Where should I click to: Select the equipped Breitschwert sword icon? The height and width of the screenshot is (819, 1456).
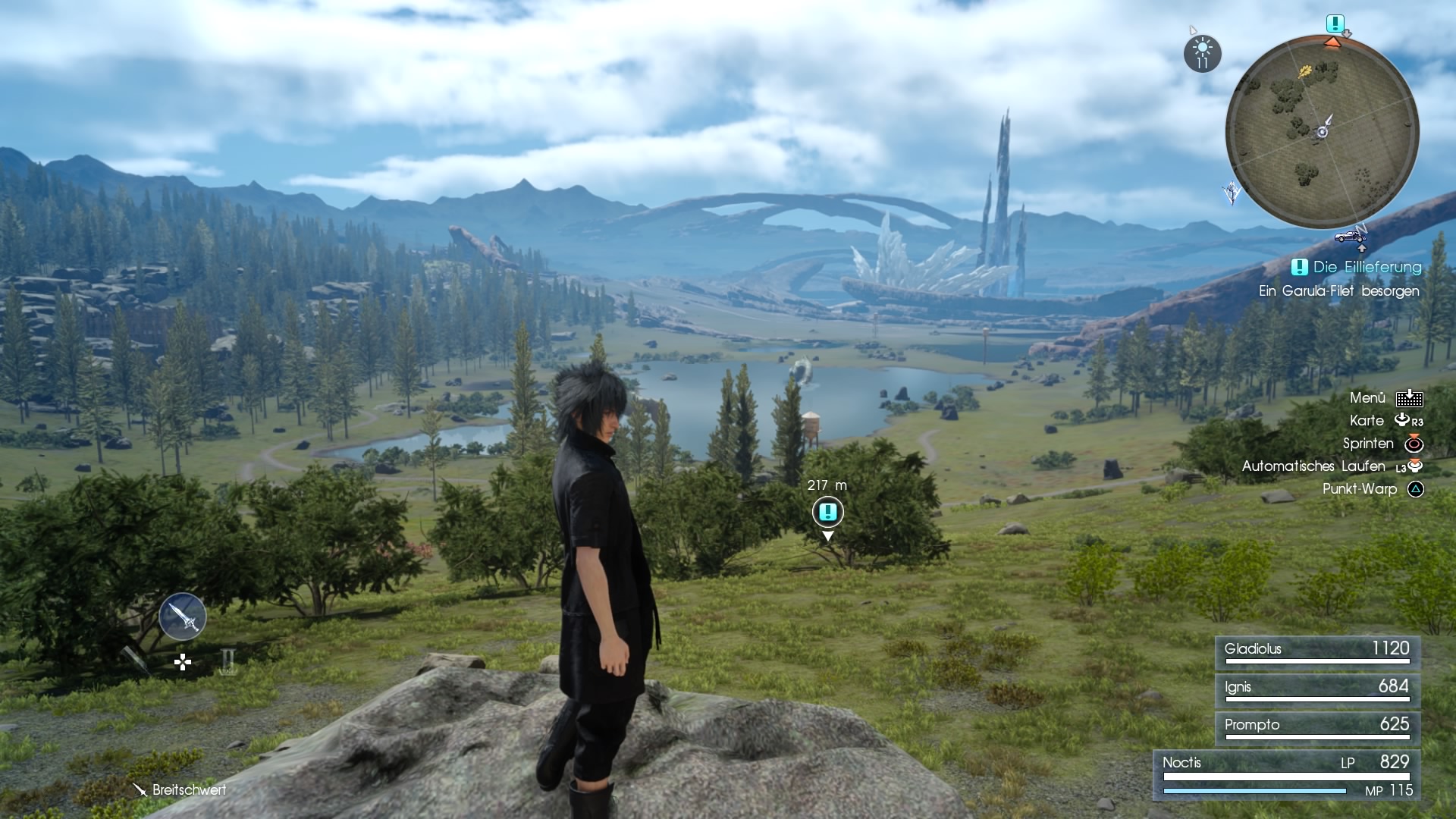(x=182, y=616)
